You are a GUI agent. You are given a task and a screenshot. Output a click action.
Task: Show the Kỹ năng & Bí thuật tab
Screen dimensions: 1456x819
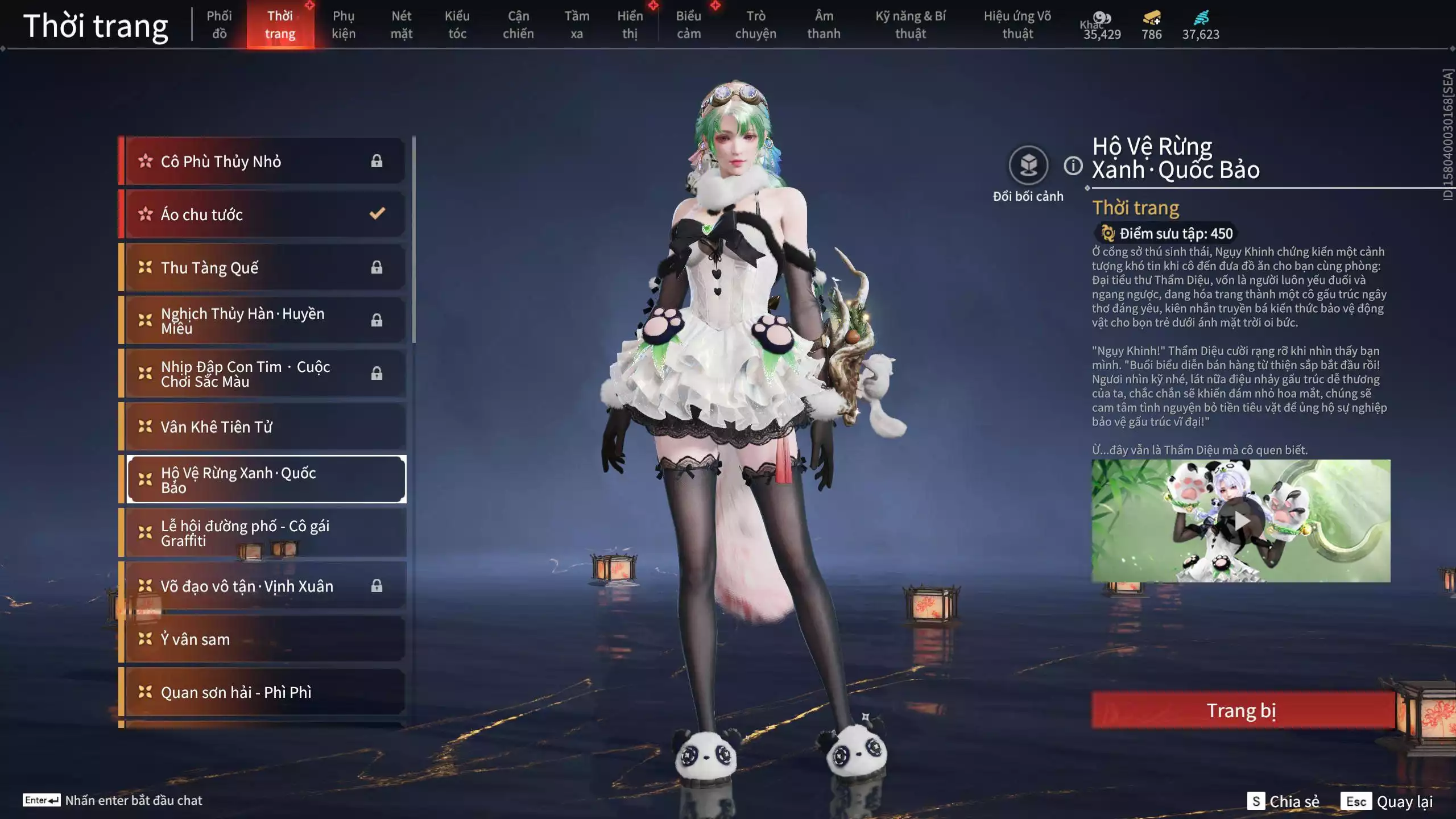coord(910,25)
